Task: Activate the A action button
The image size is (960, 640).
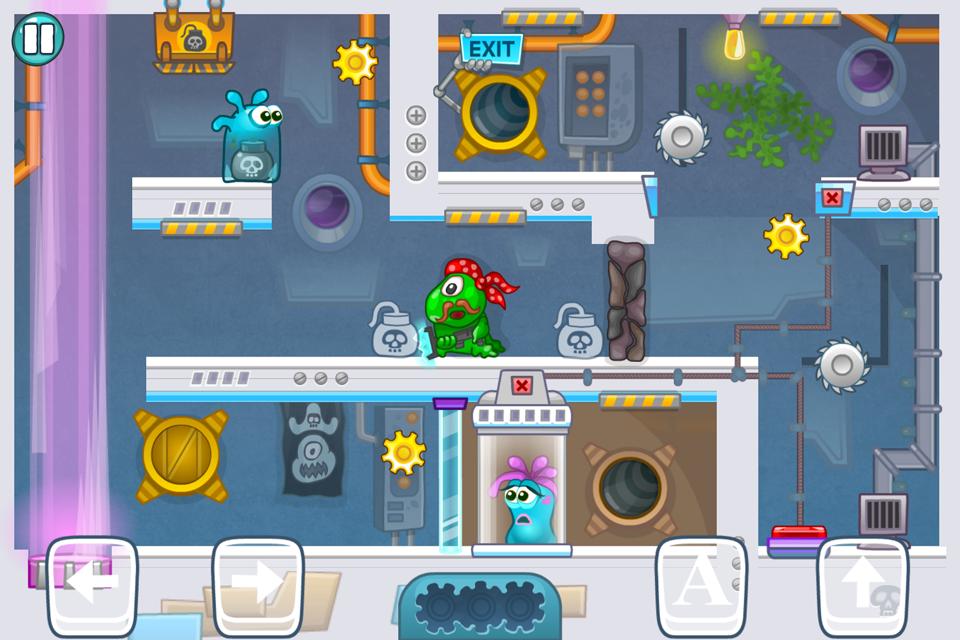Action: (x=701, y=586)
